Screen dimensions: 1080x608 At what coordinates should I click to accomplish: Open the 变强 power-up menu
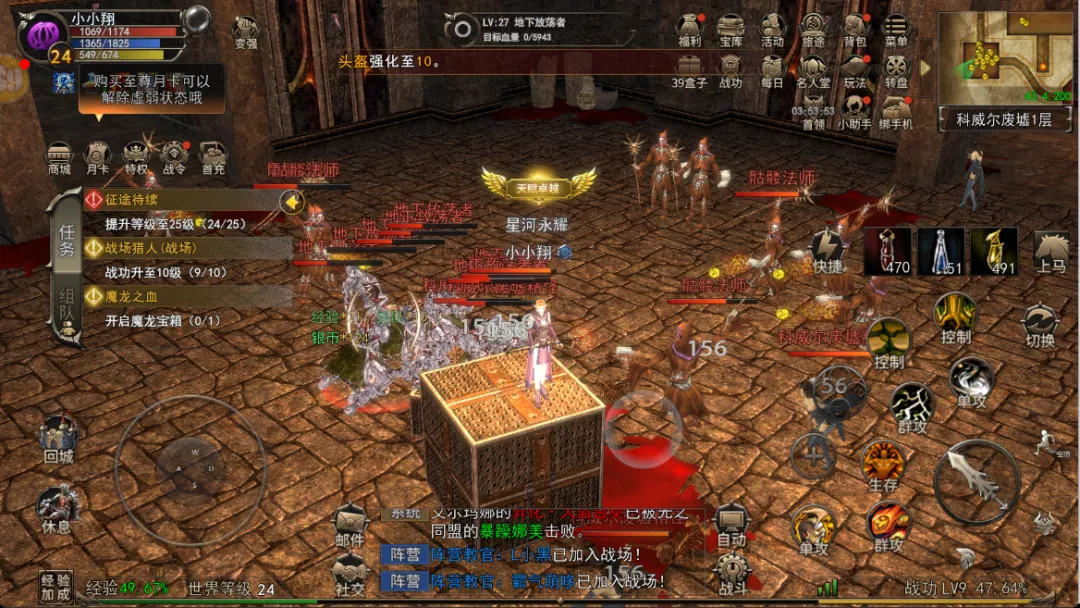(245, 32)
